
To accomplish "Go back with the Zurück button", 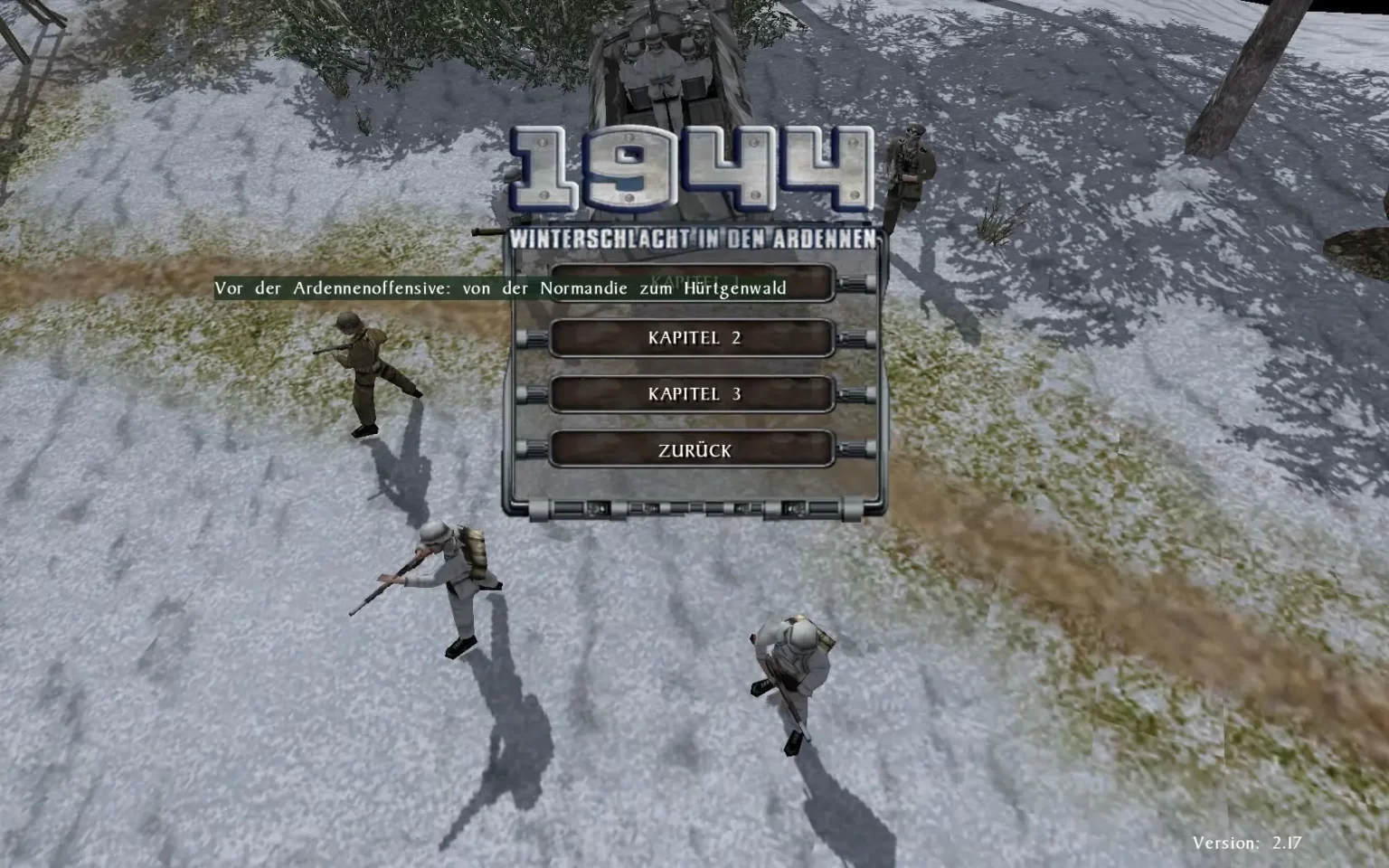I will pos(693,450).
